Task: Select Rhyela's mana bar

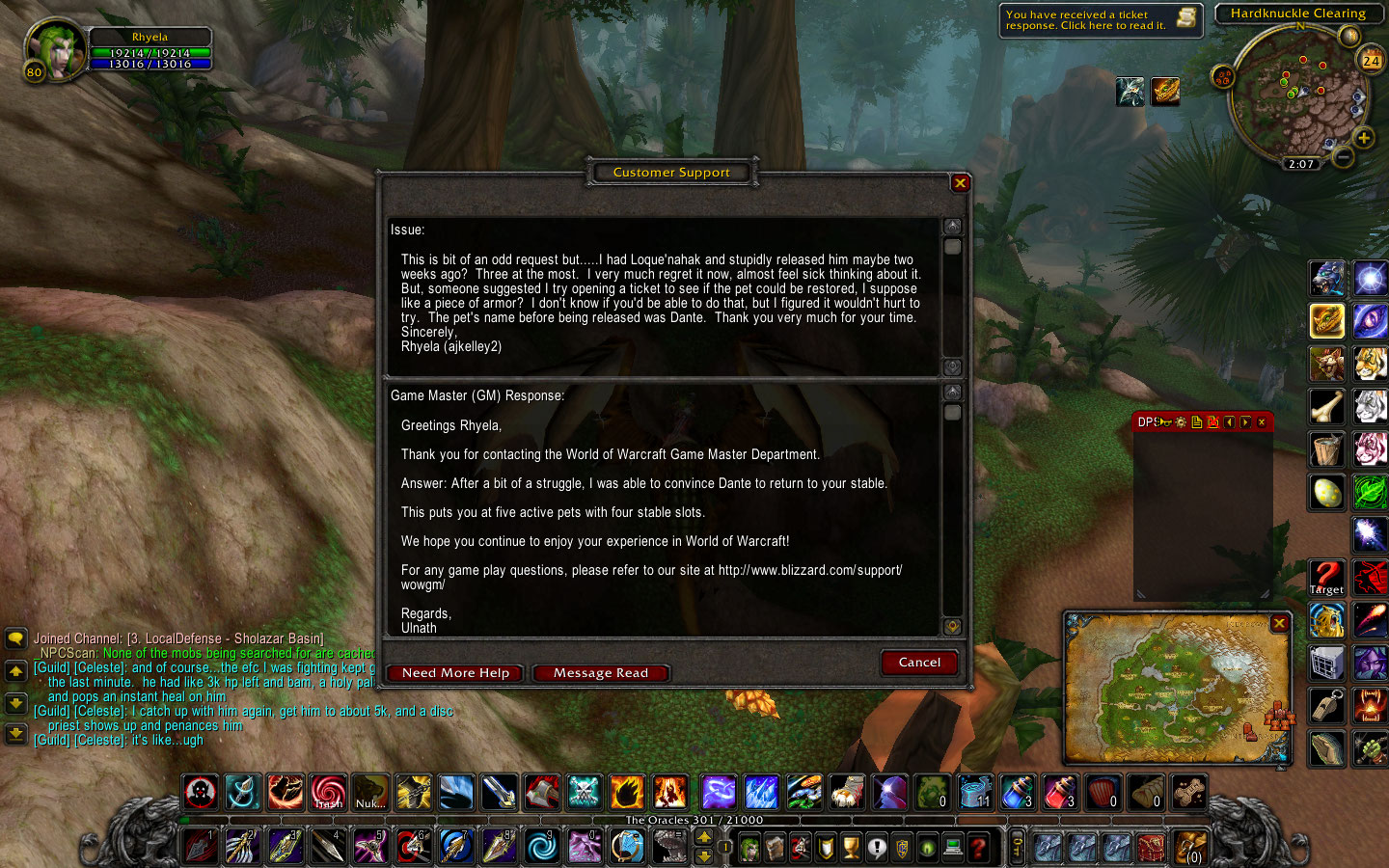Action: pos(151,63)
